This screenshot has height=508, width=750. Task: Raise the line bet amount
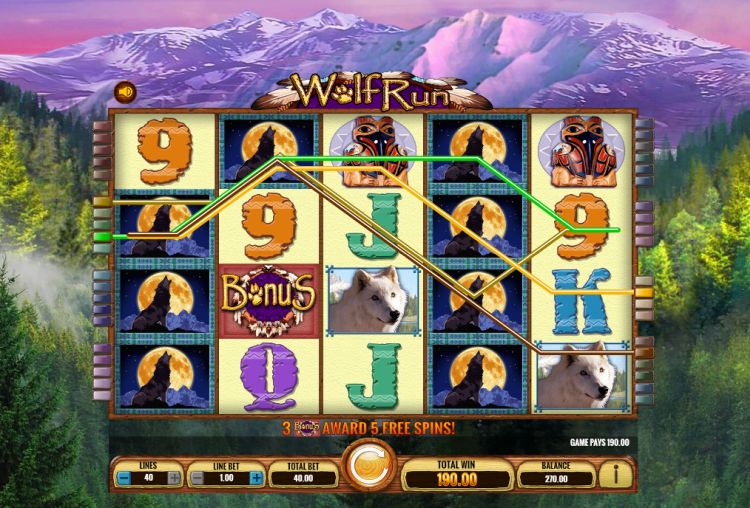(x=256, y=478)
